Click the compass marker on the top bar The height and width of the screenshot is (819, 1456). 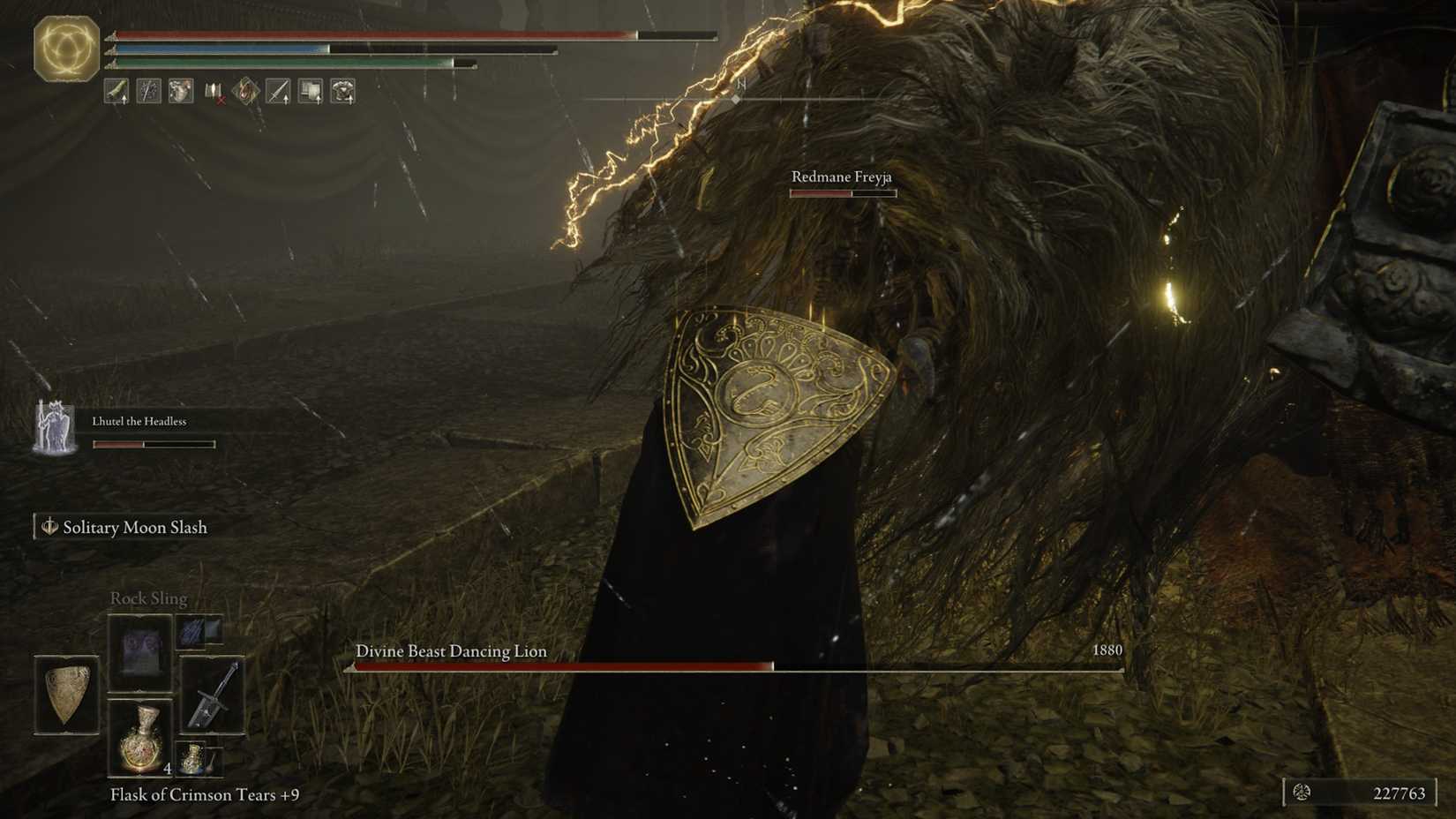738,100
